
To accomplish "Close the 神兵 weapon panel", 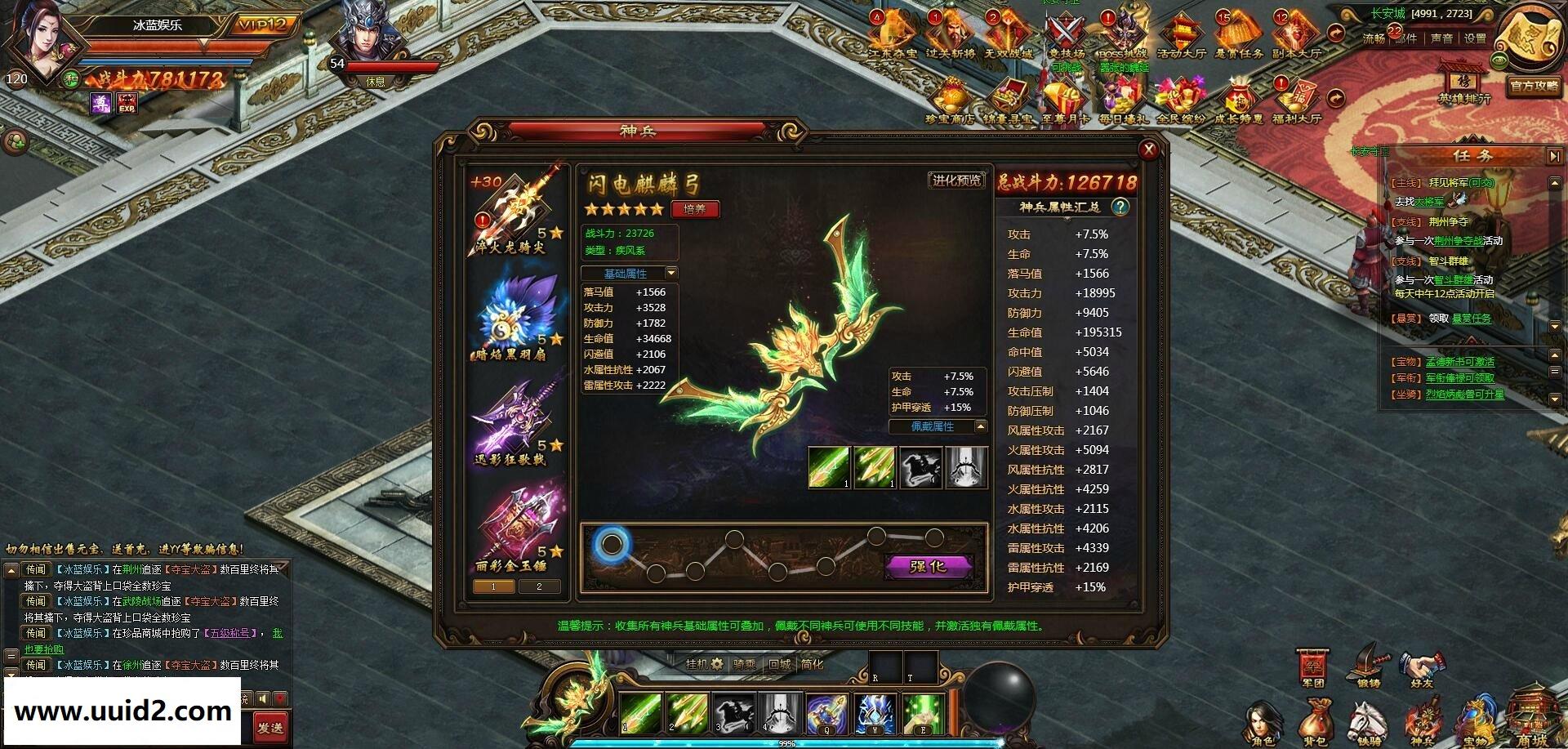I will point(1148,149).
